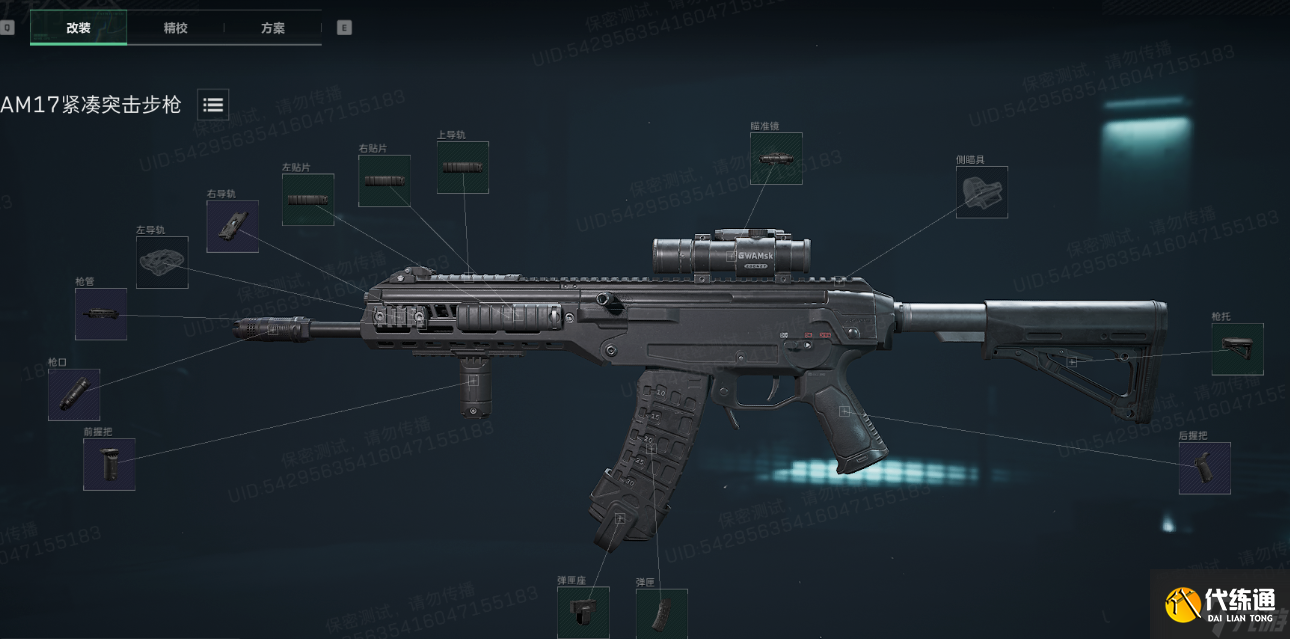Open the 右贴片 right panel slot
The width and height of the screenshot is (1290, 639).
point(384,181)
